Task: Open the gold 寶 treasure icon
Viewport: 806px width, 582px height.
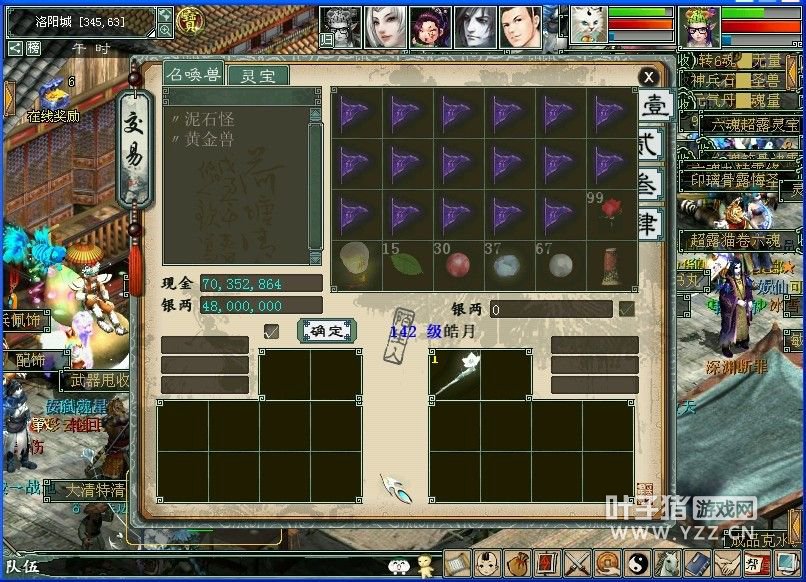Action: (x=188, y=19)
